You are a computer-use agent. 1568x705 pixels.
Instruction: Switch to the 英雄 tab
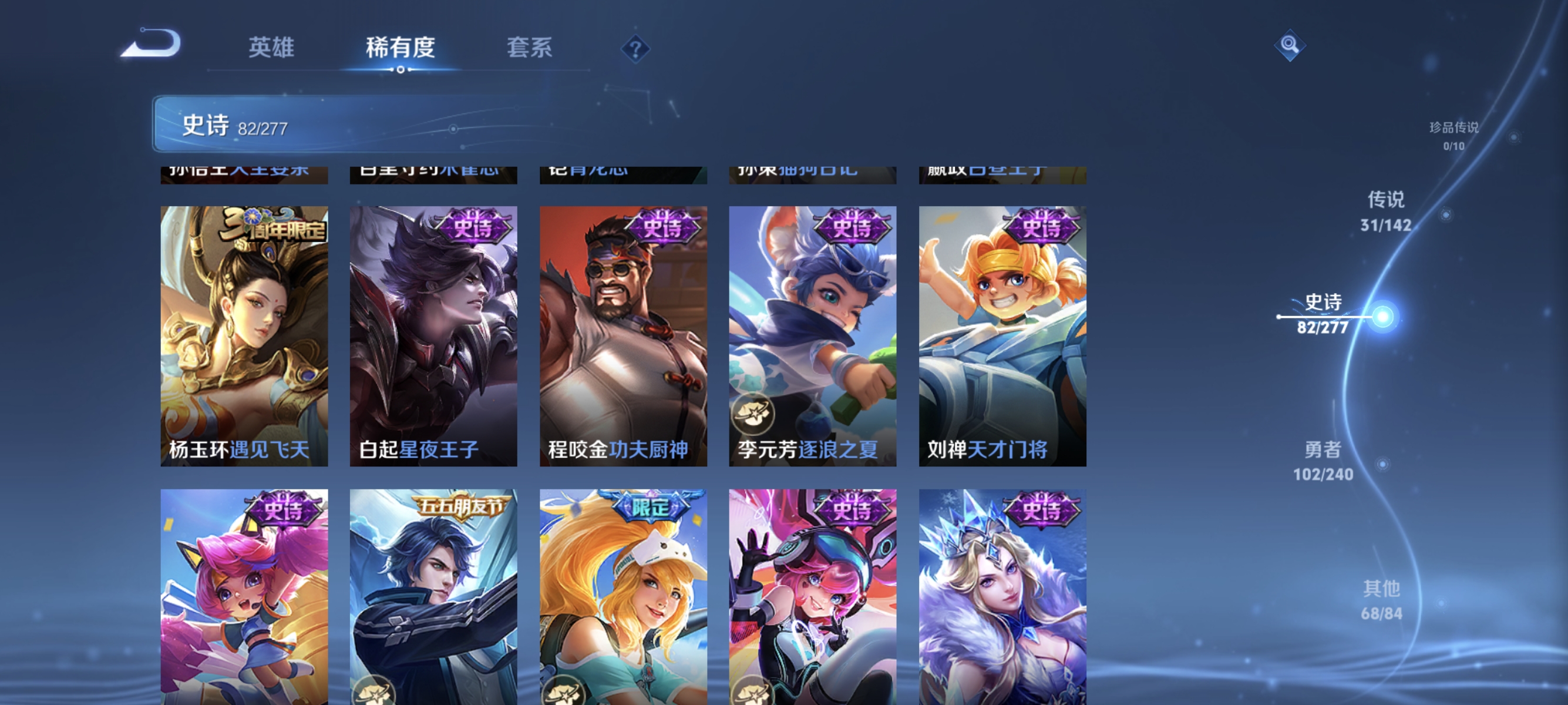[271, 49]
